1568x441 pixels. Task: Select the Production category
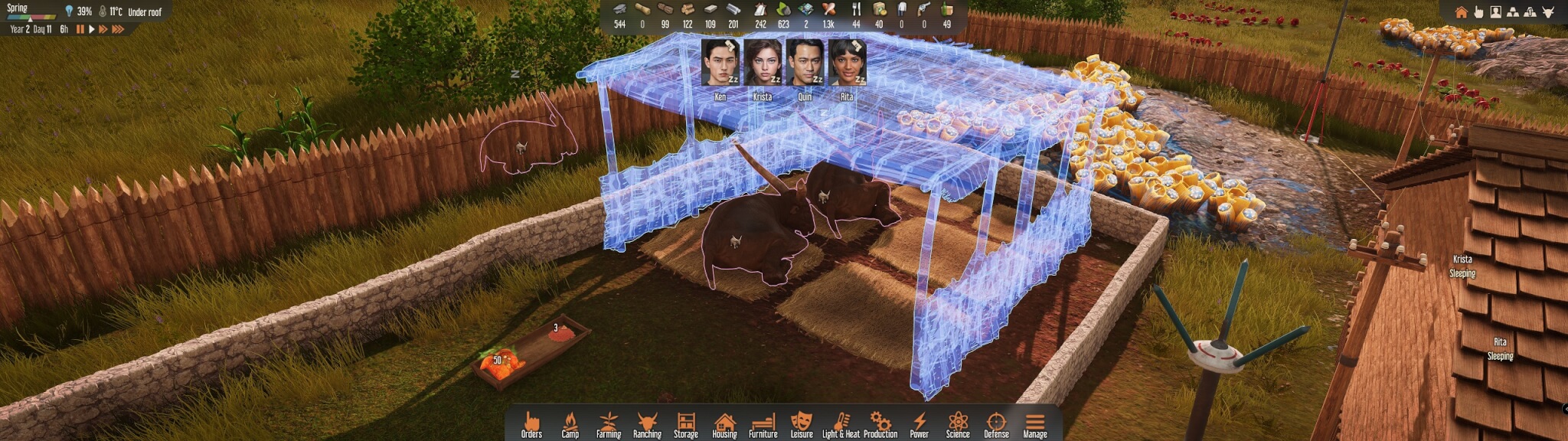pos(880,423)
